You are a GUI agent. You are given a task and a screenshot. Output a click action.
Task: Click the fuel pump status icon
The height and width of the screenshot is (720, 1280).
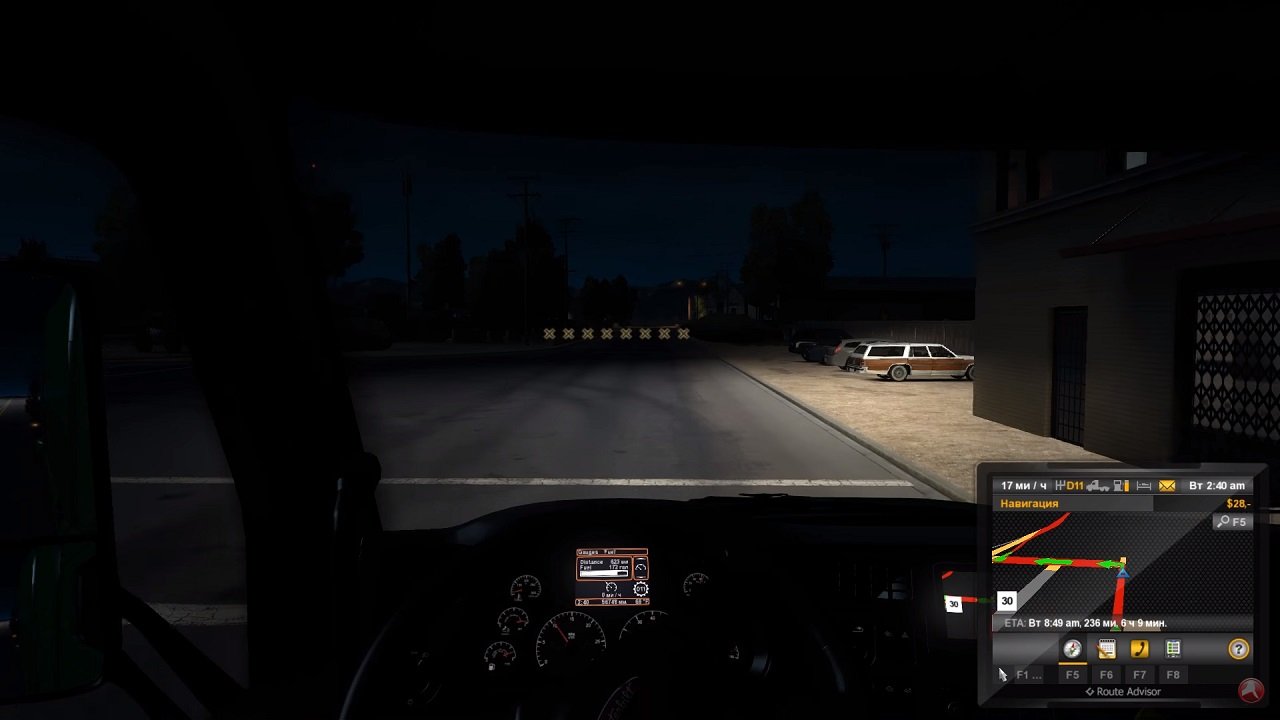(1120, 485)
